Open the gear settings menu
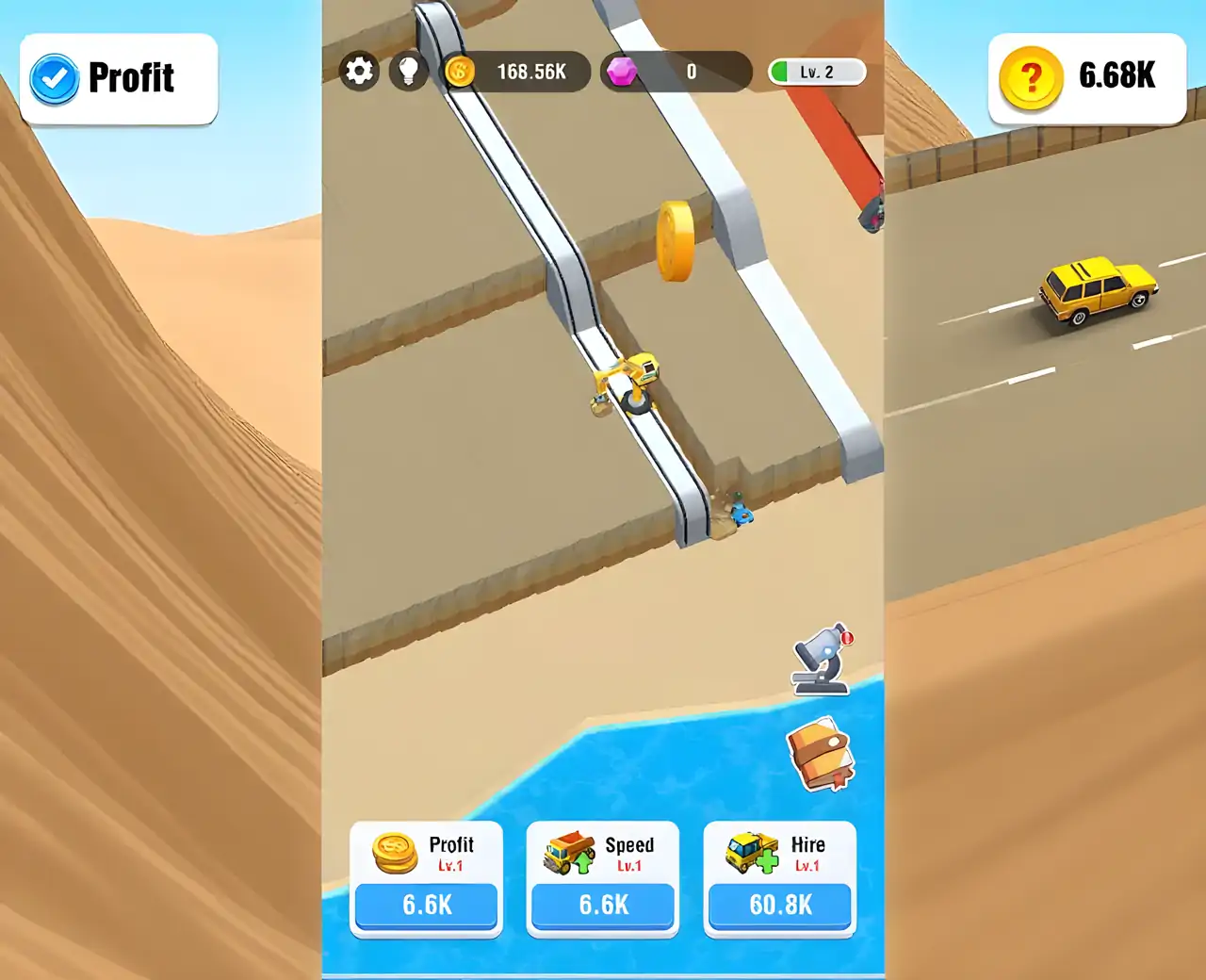The height and width of the screenshot is (980, 1206). coord(359,72)
